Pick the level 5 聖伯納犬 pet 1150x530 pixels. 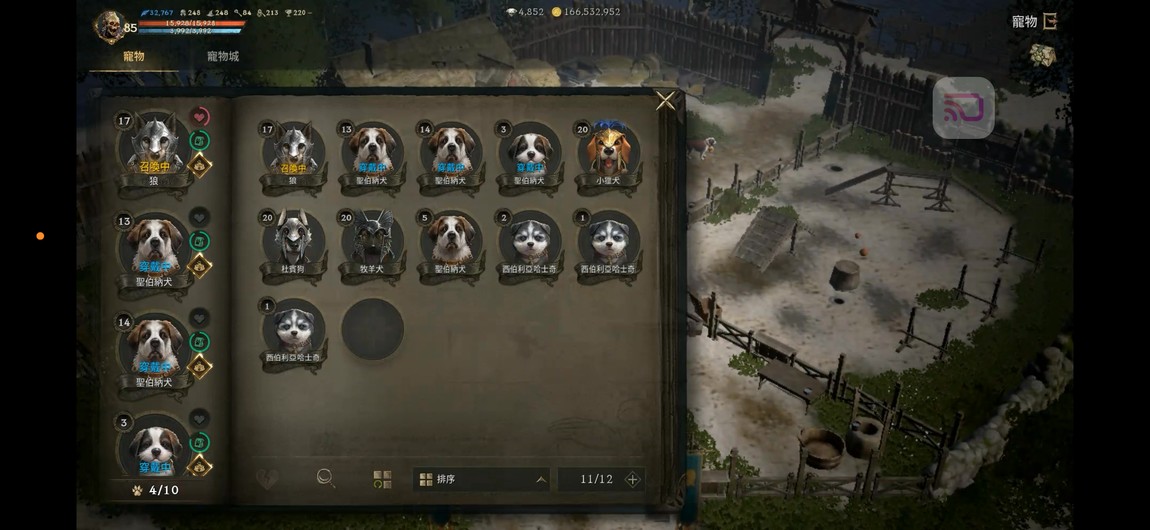(451, 240)
